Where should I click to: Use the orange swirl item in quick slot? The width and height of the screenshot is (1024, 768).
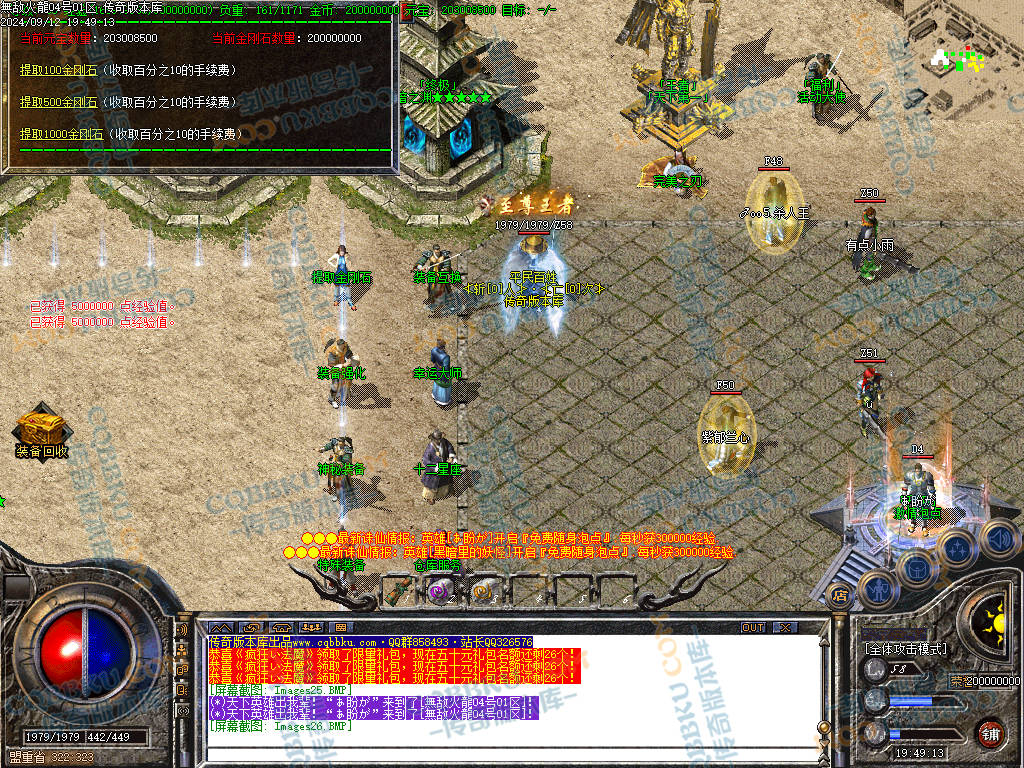(482, 591)
